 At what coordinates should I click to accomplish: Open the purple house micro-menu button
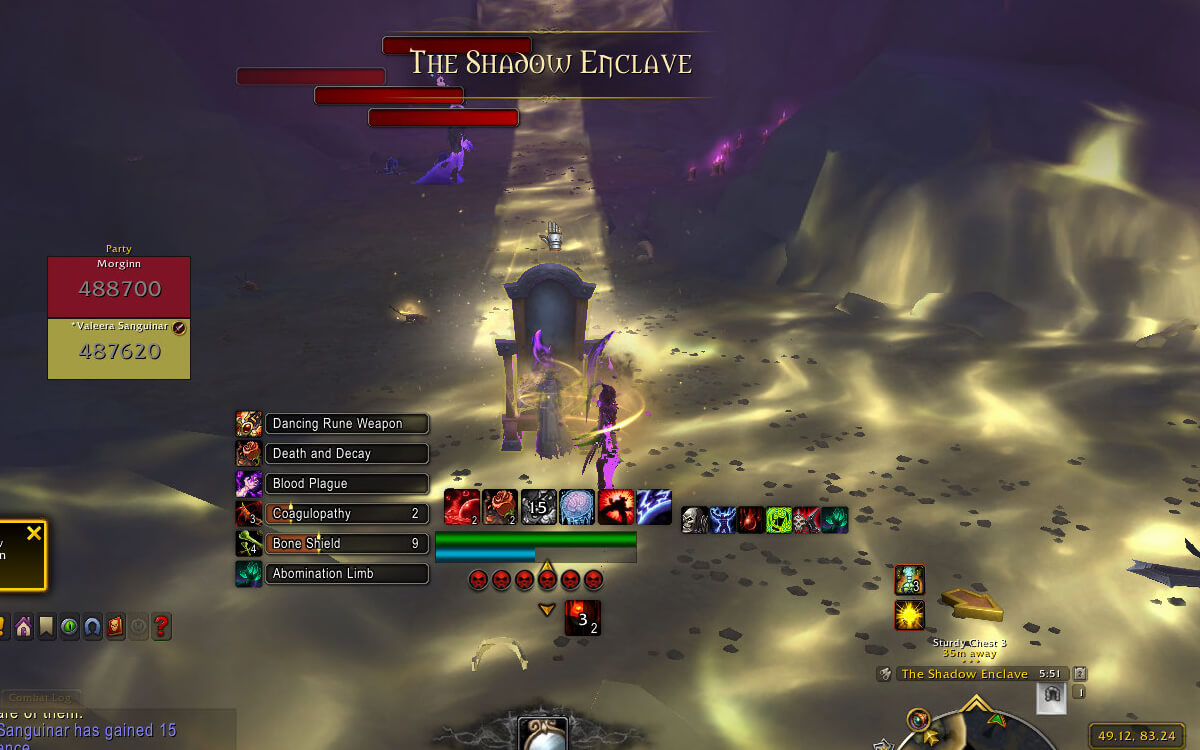[22, 627]
